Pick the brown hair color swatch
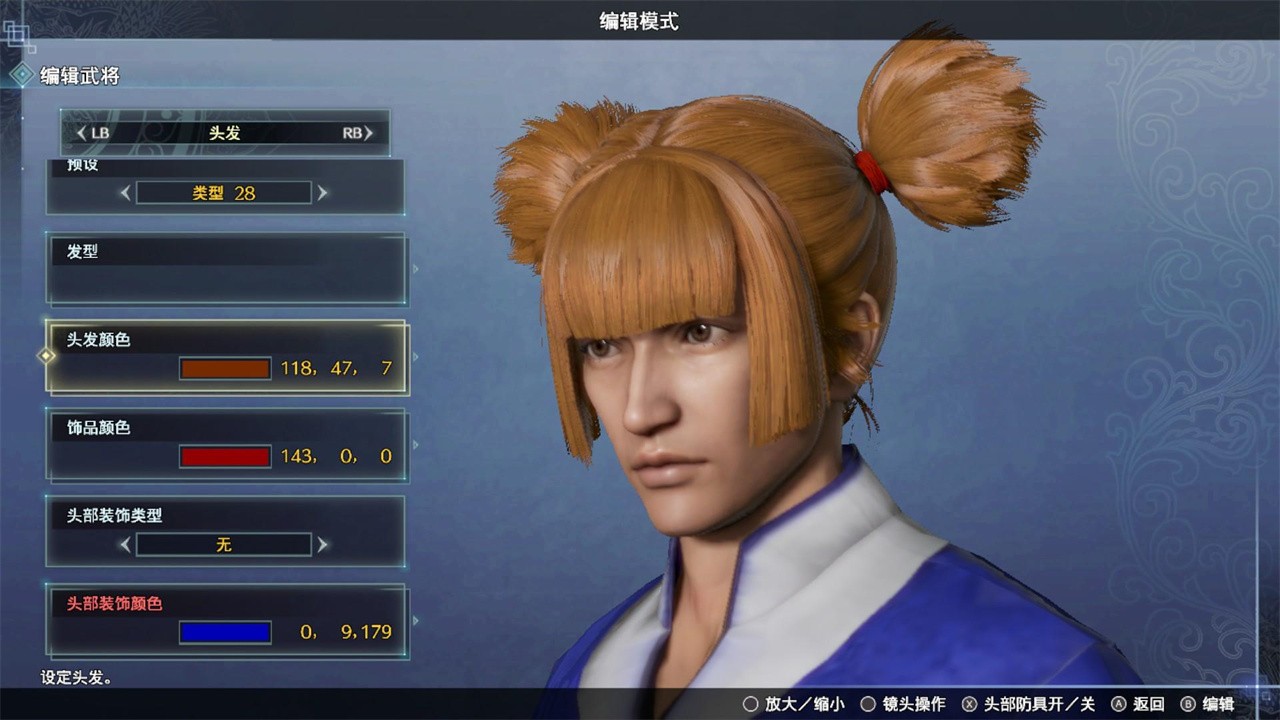 tap(225, 369)
